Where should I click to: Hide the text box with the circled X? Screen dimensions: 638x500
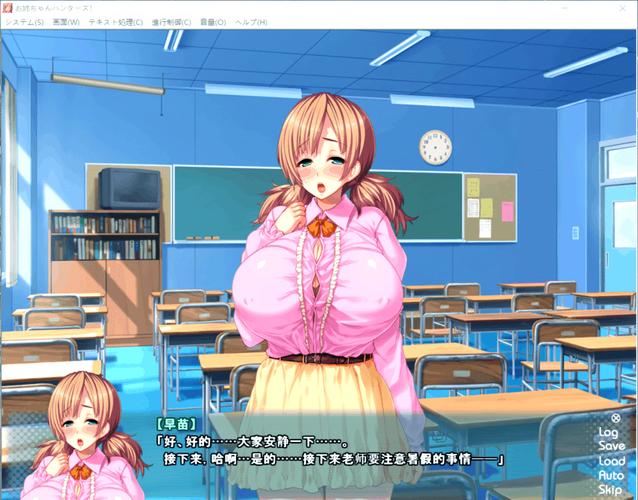pos(615,418)
